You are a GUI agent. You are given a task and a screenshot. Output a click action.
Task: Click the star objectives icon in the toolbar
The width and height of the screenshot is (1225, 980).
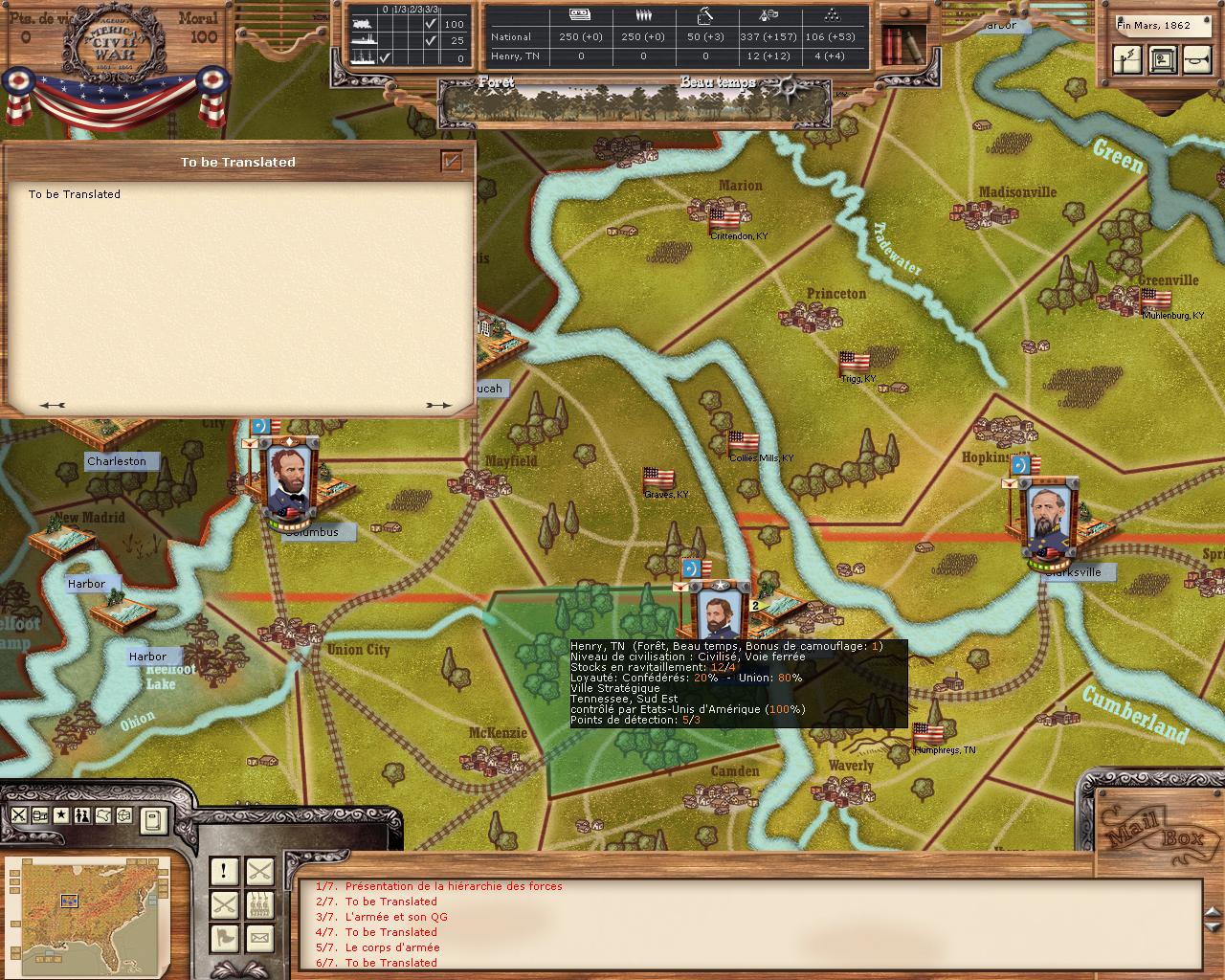61,815
